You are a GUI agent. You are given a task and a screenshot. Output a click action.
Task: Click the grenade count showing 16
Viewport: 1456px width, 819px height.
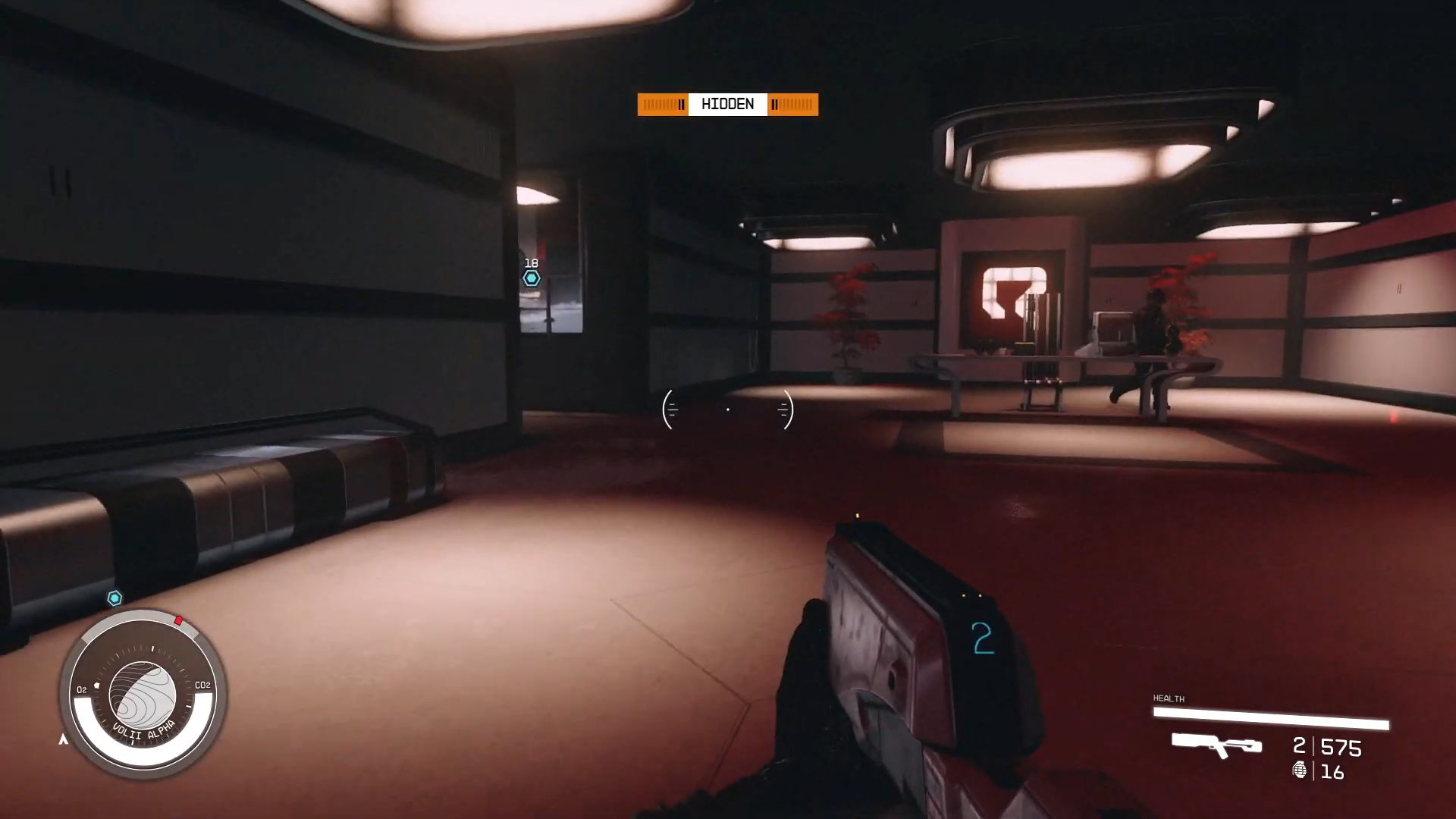[1331, 772]
